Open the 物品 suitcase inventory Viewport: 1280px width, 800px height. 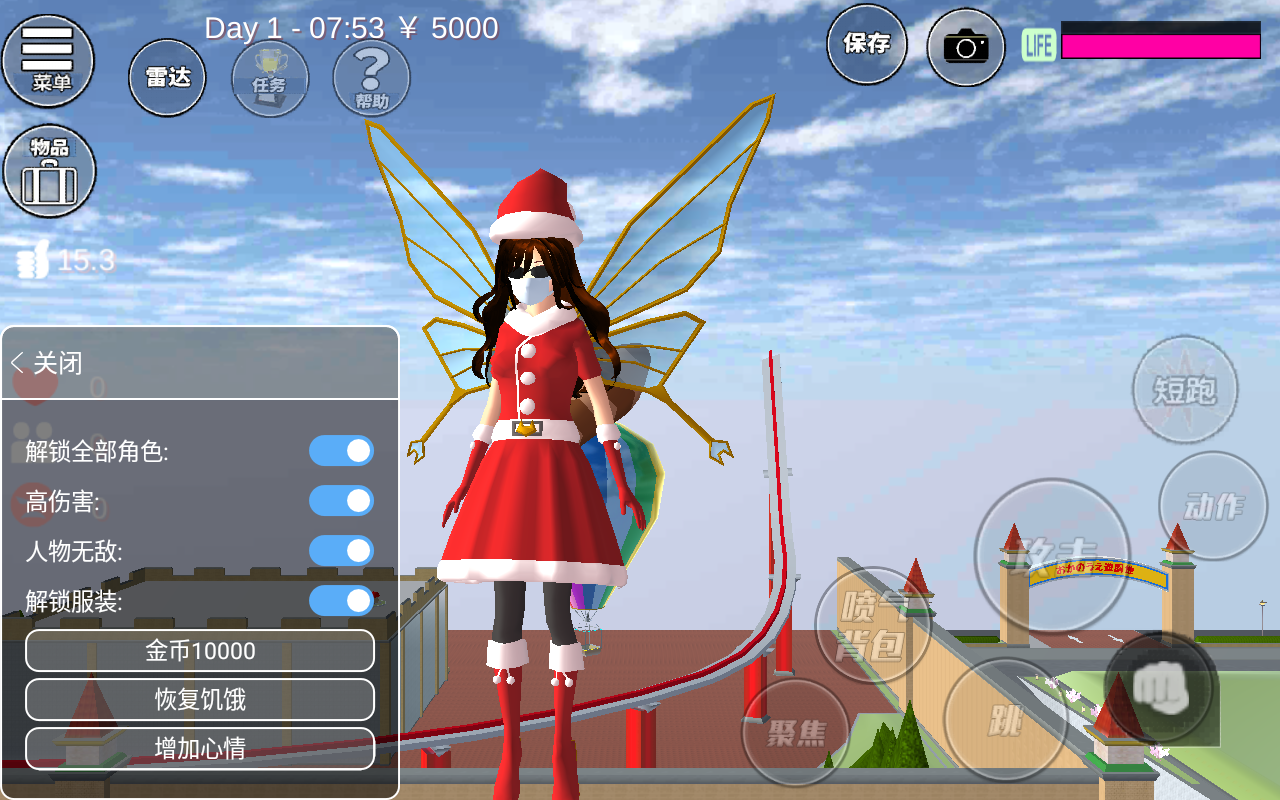[x=49, y=171]
